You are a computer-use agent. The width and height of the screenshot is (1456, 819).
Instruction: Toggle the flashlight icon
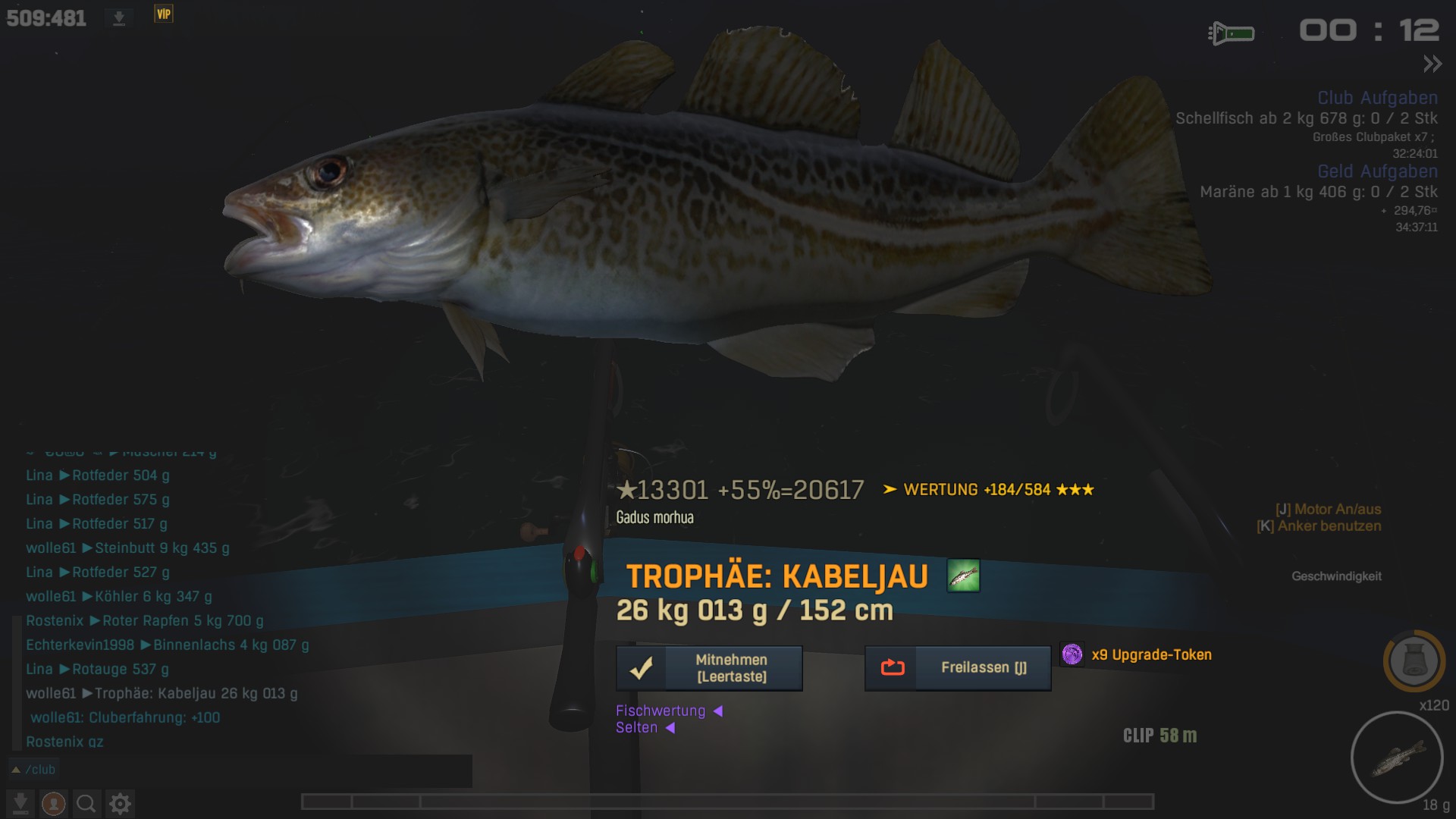(1231, 33)
